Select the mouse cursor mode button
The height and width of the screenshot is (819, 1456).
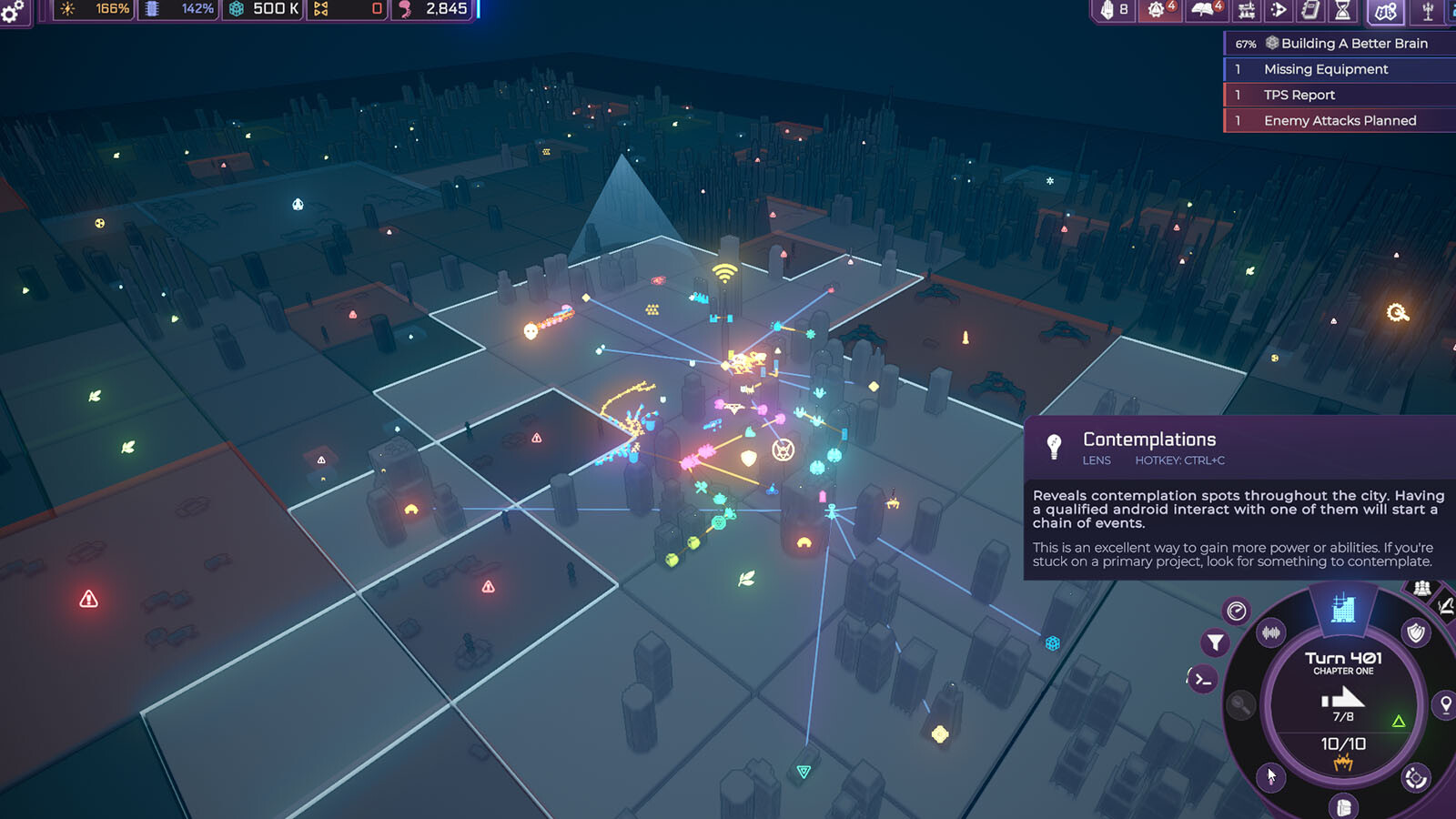[1270, 776]
